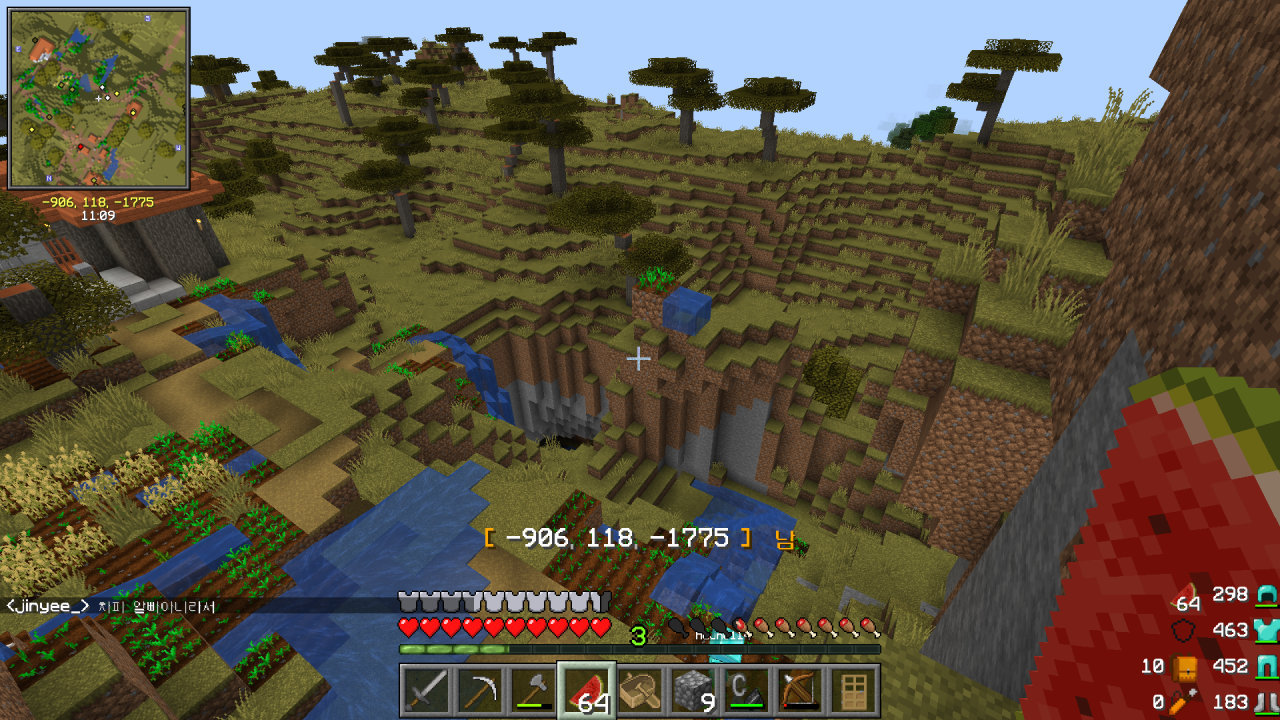Viewport: 1280px width, 720px height.
Task: Click the diamond helmet durability icon
Action: pyautogui.click(x=1266, y=595)
